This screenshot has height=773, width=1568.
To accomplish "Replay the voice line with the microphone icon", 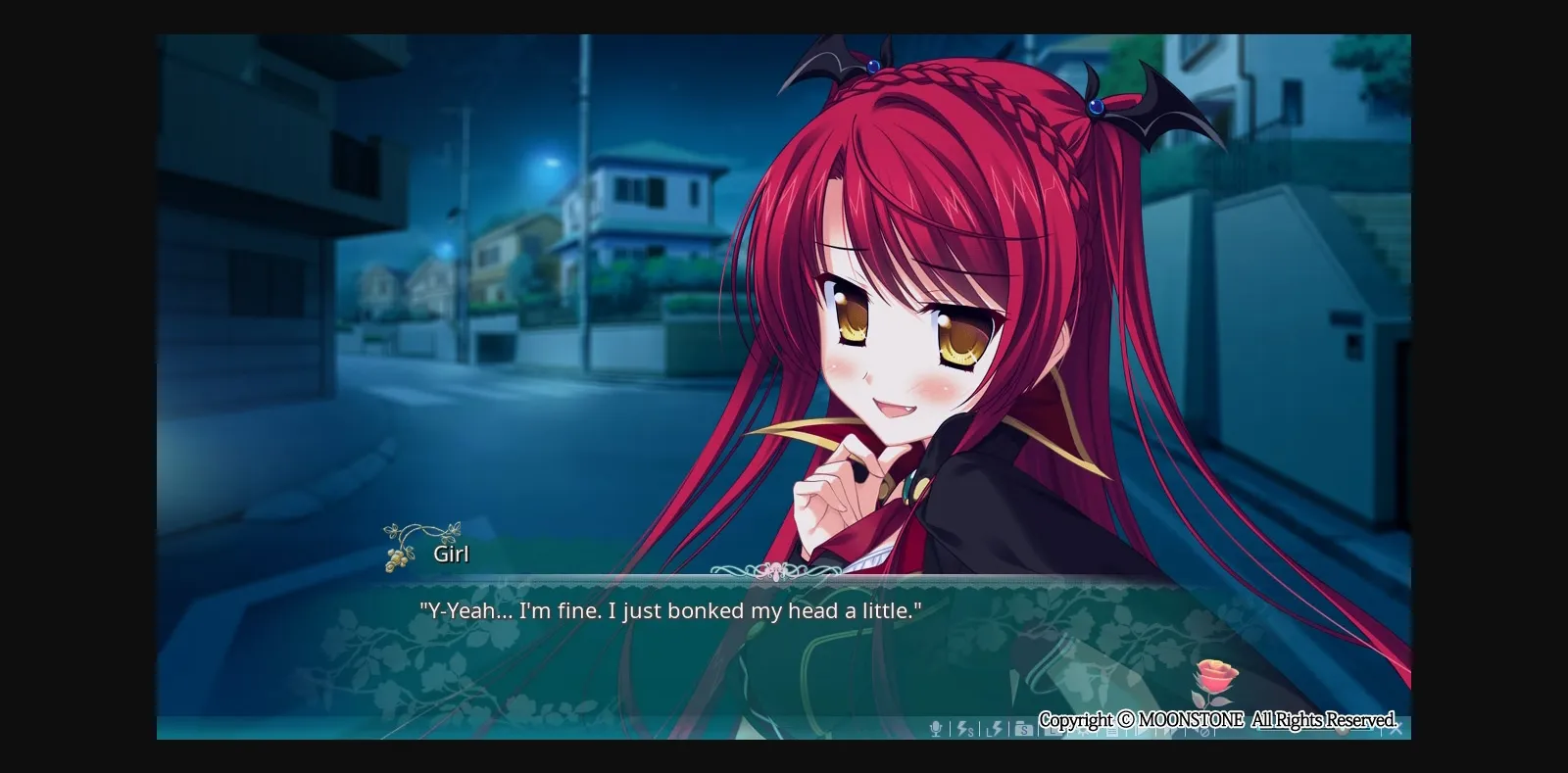I will tap(938, 730).
